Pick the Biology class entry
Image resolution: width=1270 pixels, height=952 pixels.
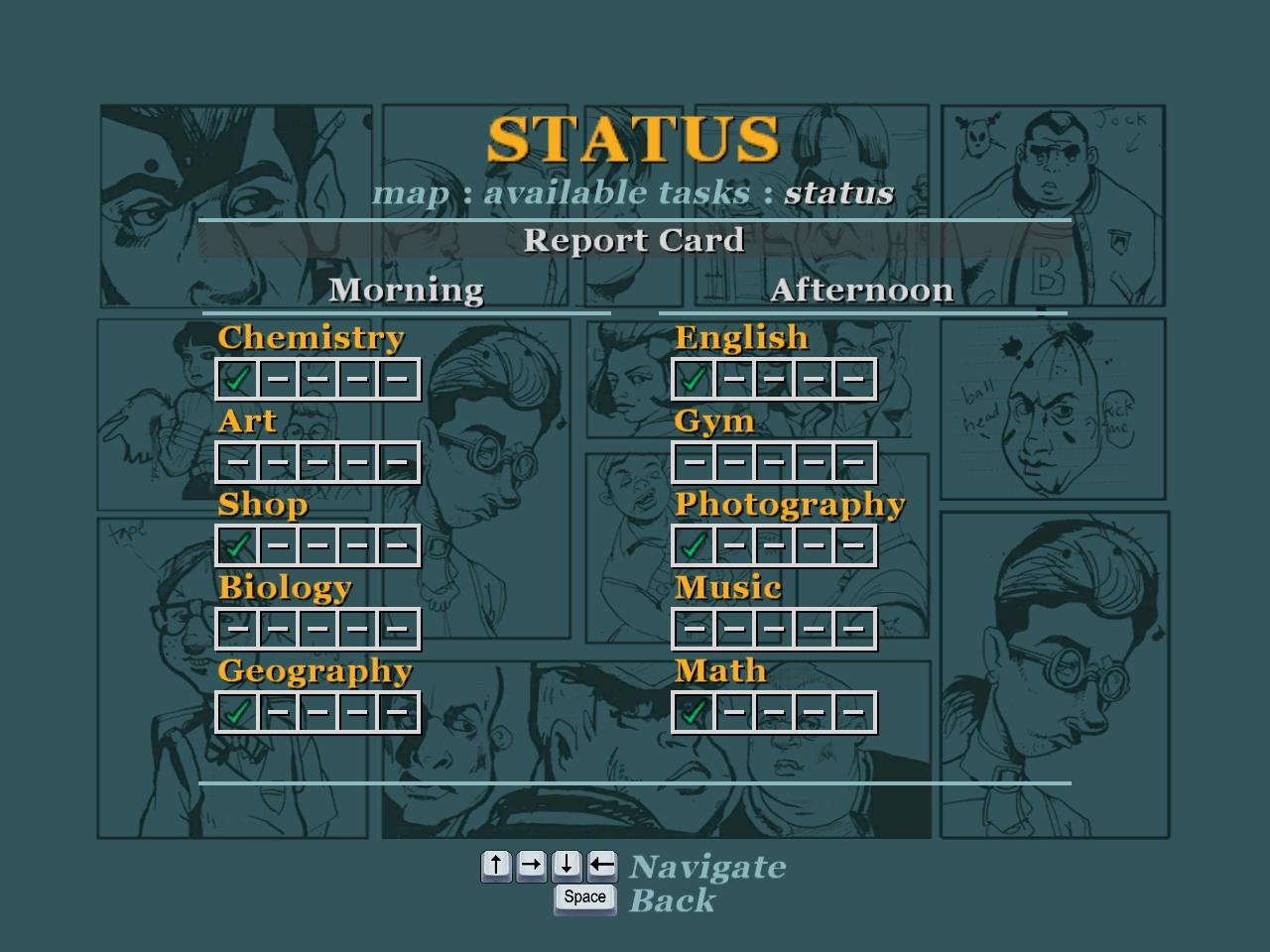pyautogui.click(x=285, y=588)
